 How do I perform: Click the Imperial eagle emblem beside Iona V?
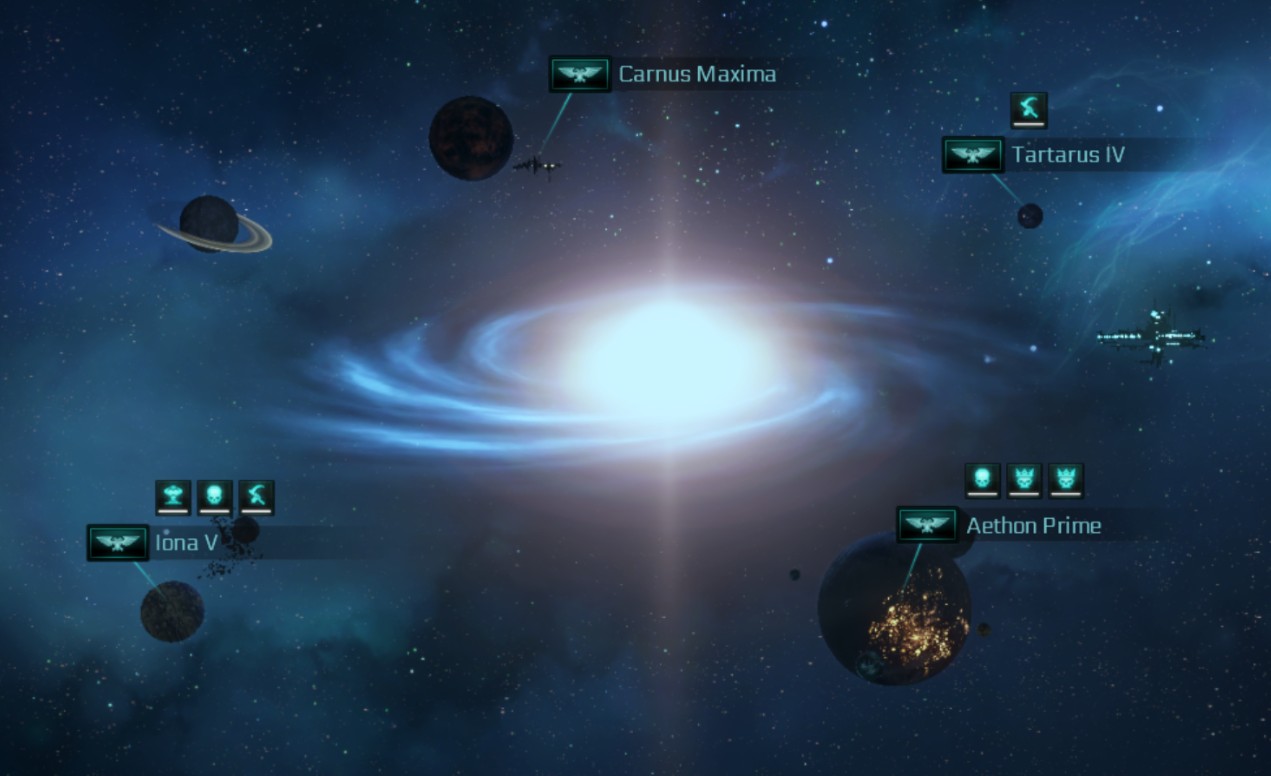(x=118, y=543)
